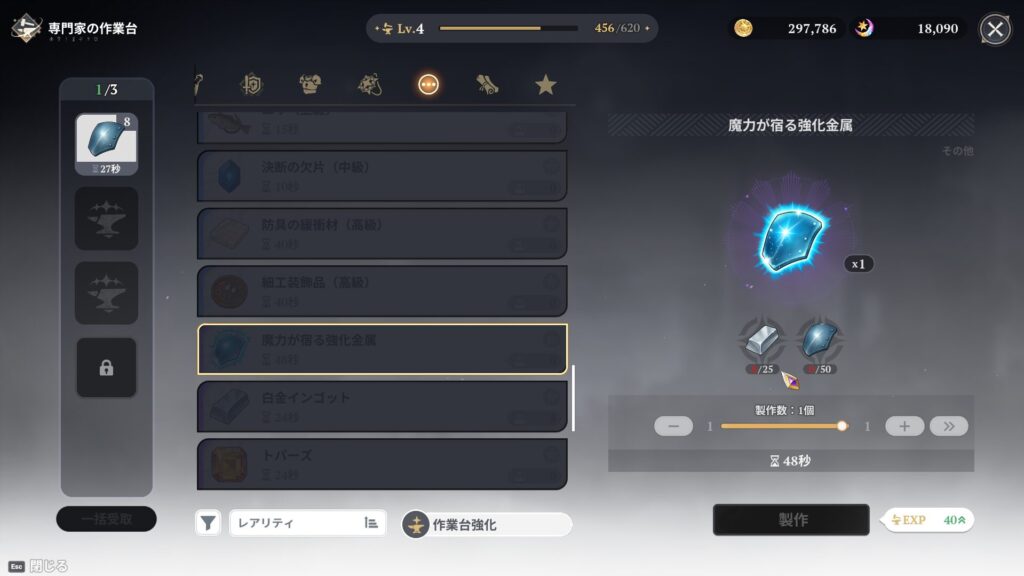
Task: Collect all with the 一括受取 button
Action: pos(106,518)
